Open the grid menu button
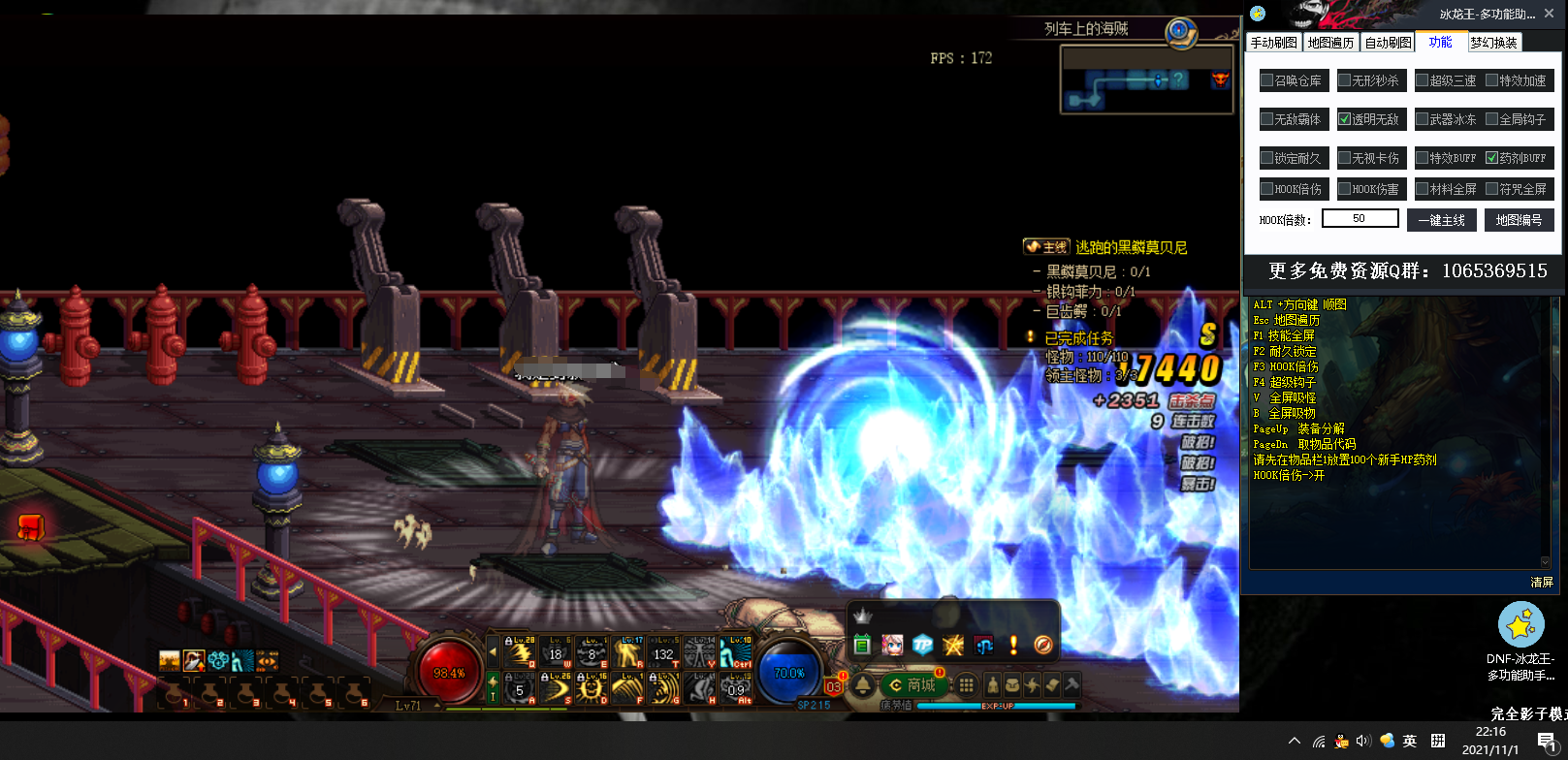 click(x=967, y=685)
